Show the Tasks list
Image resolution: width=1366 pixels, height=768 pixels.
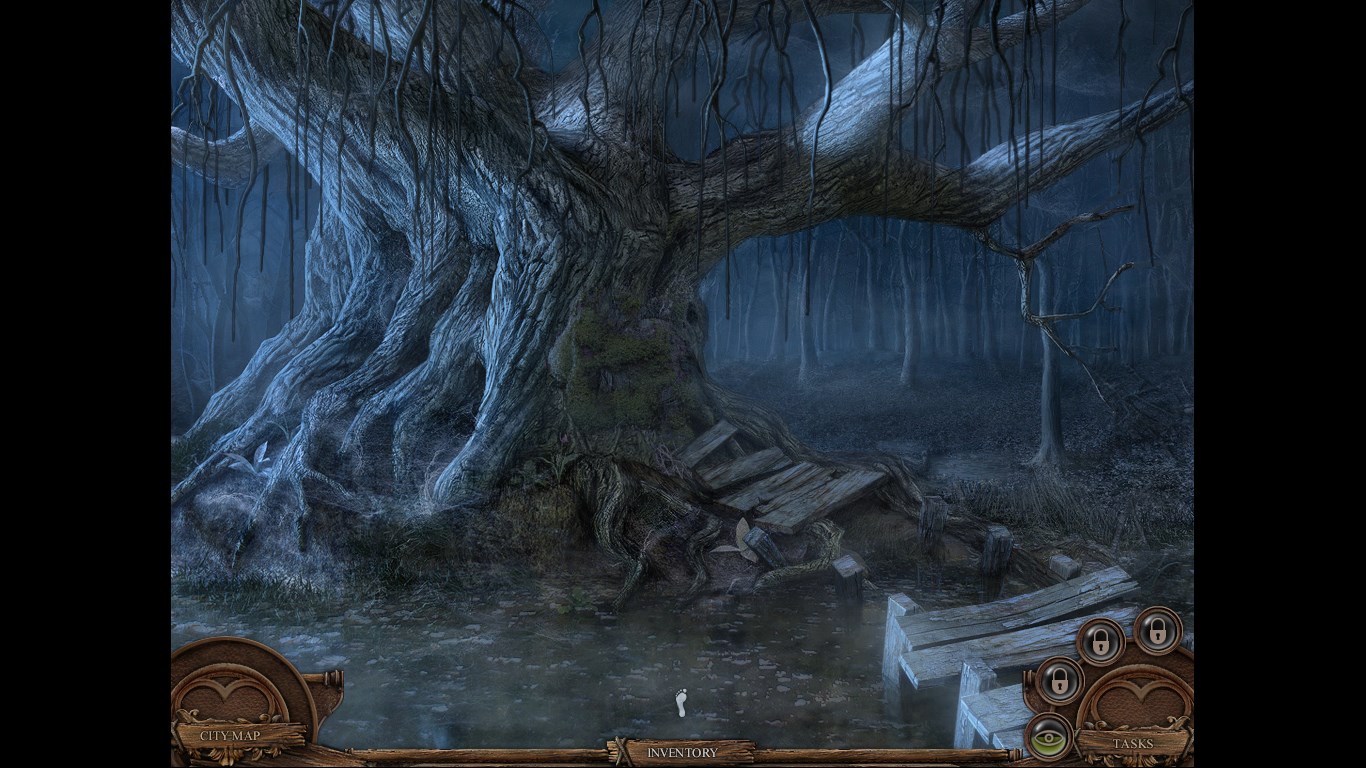1133,743
